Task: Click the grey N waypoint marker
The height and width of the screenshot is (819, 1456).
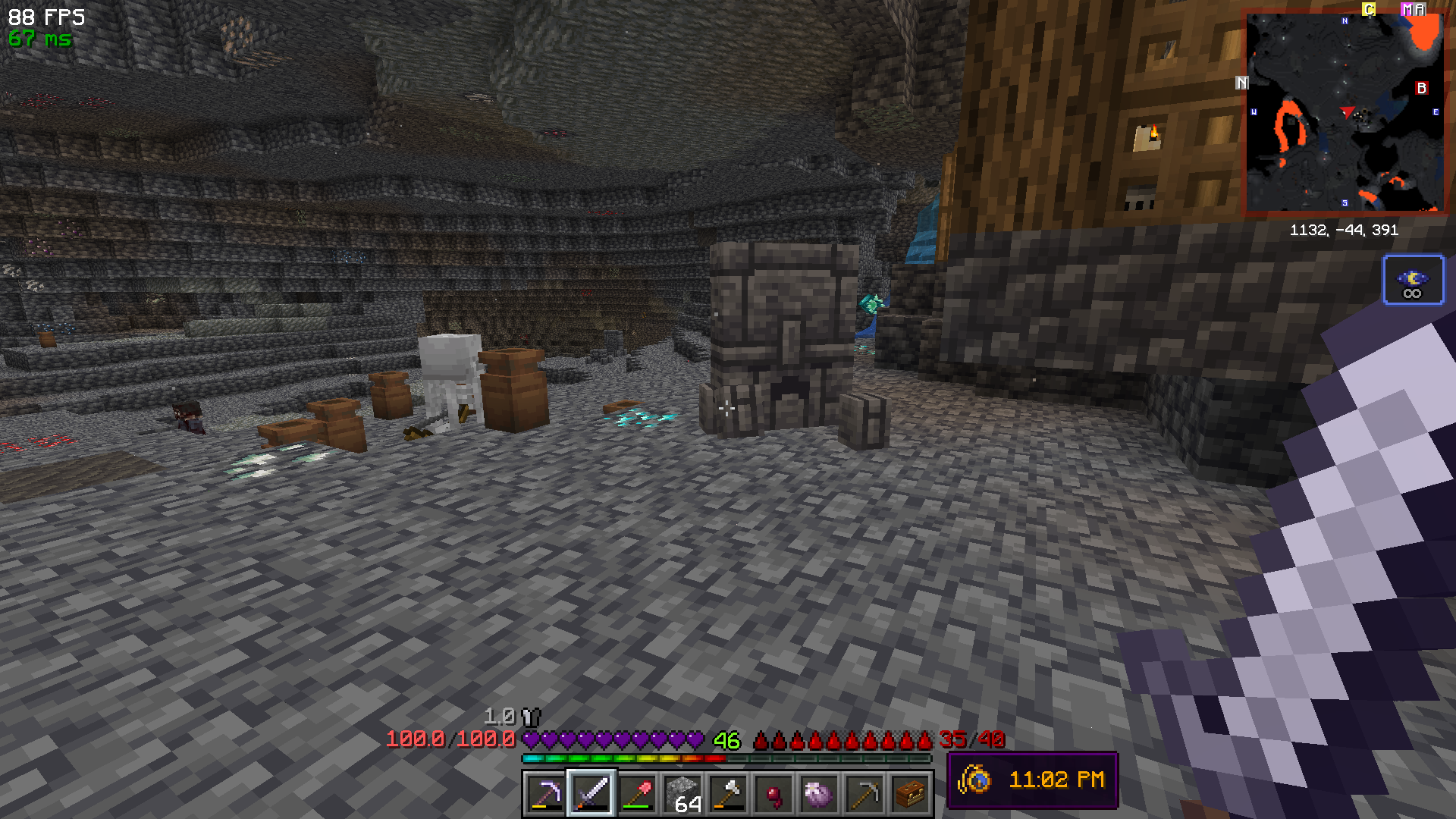Action: point(1241,83)
